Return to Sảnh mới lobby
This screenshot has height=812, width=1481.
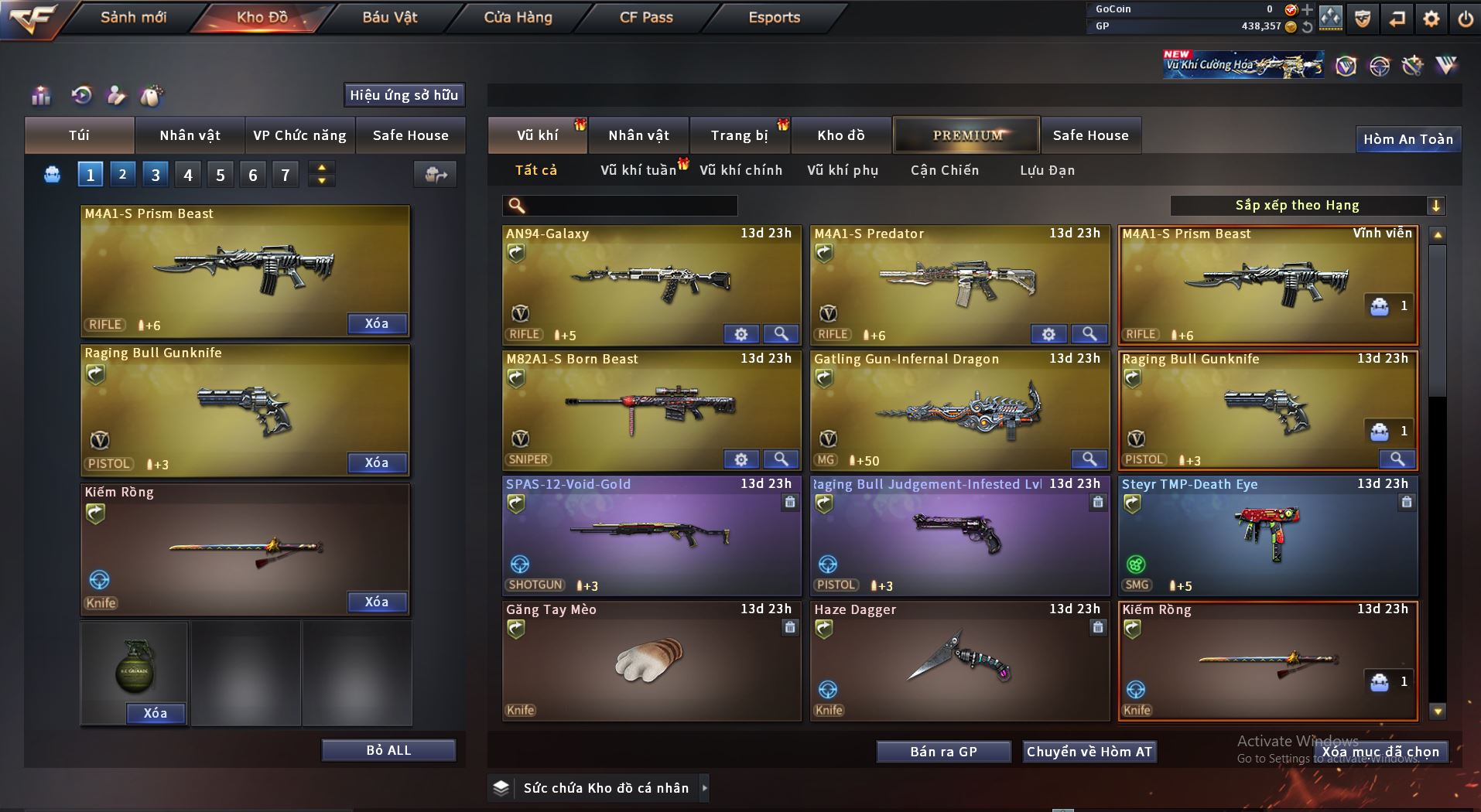(x=133, y=17)
